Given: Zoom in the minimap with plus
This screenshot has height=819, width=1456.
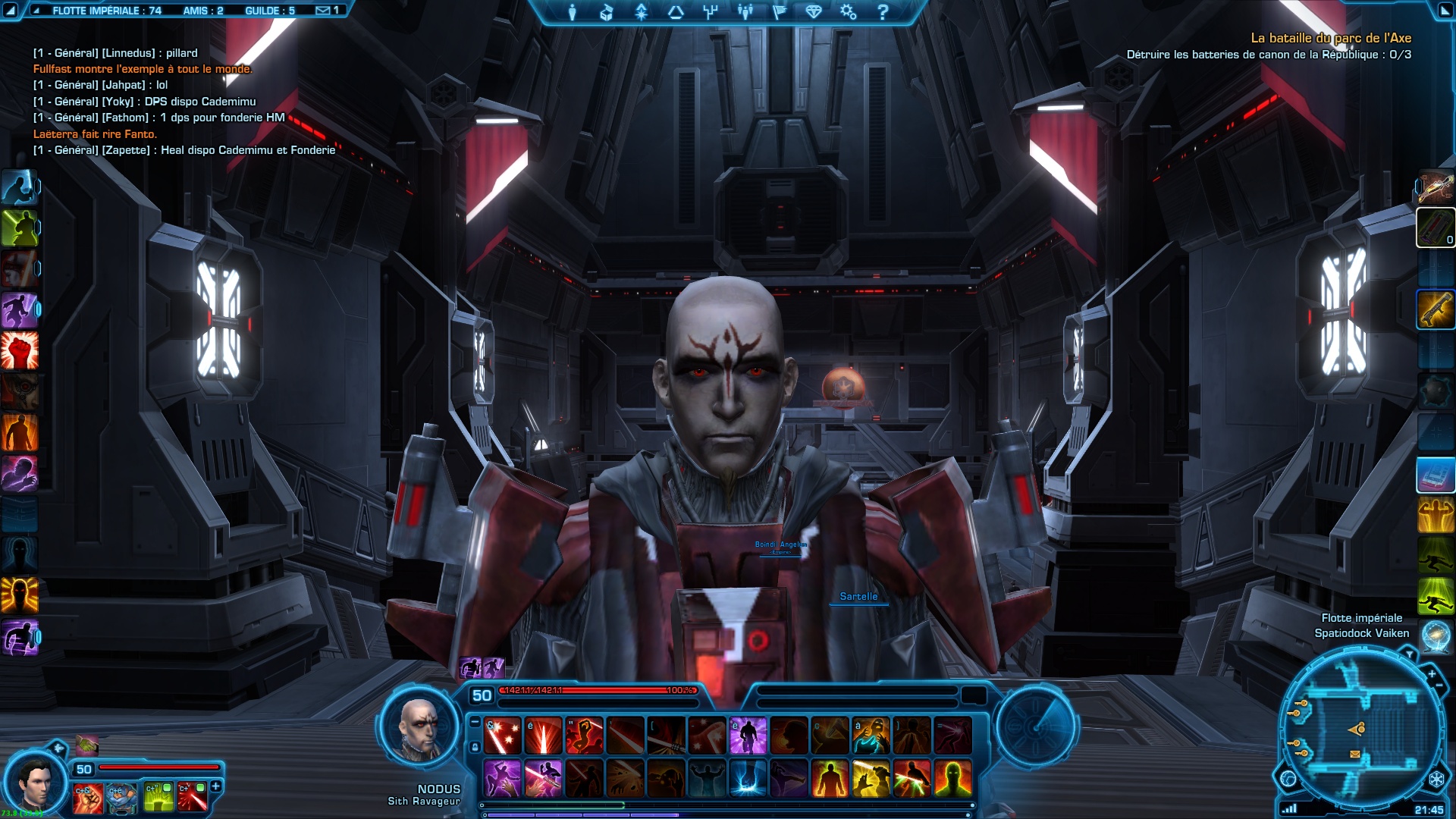Looking at the screenshot, I should pyautogui.click(x=1432, y=673).
